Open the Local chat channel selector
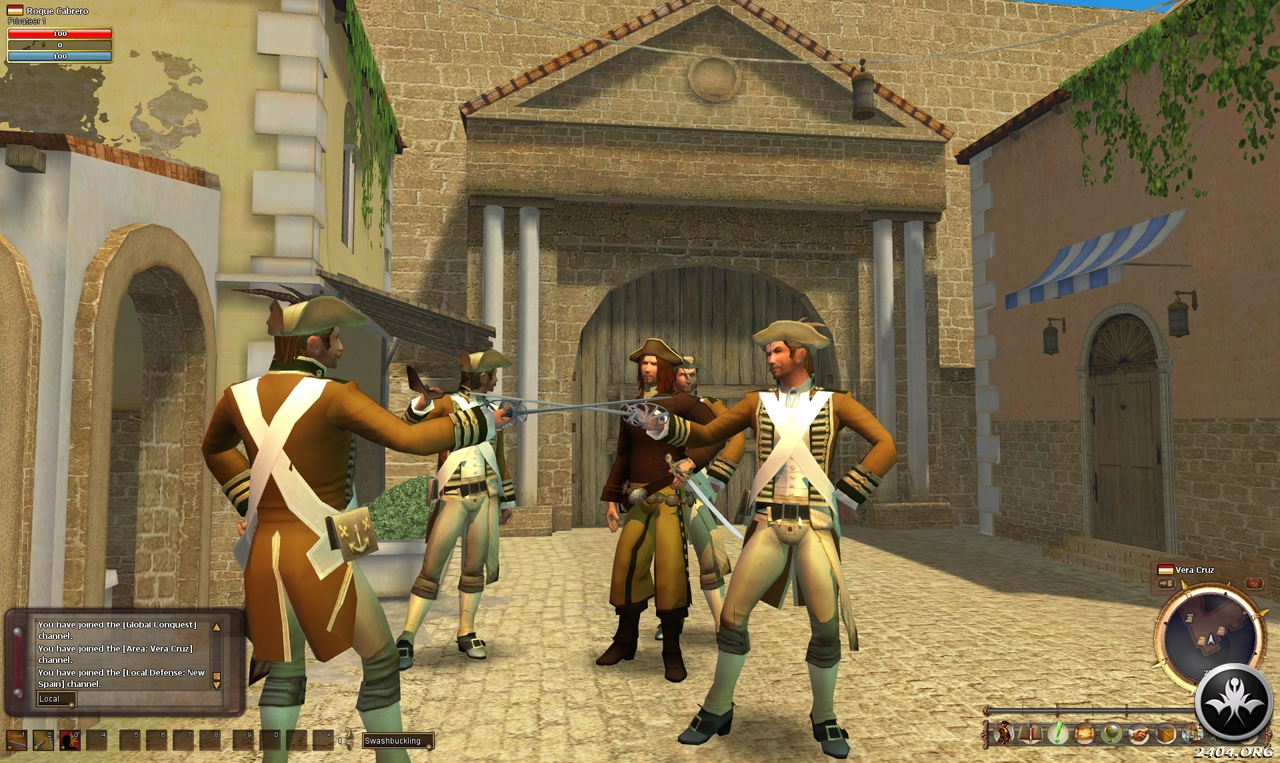The width and height of the screenshot is (1280, 763). pos(56,699)
